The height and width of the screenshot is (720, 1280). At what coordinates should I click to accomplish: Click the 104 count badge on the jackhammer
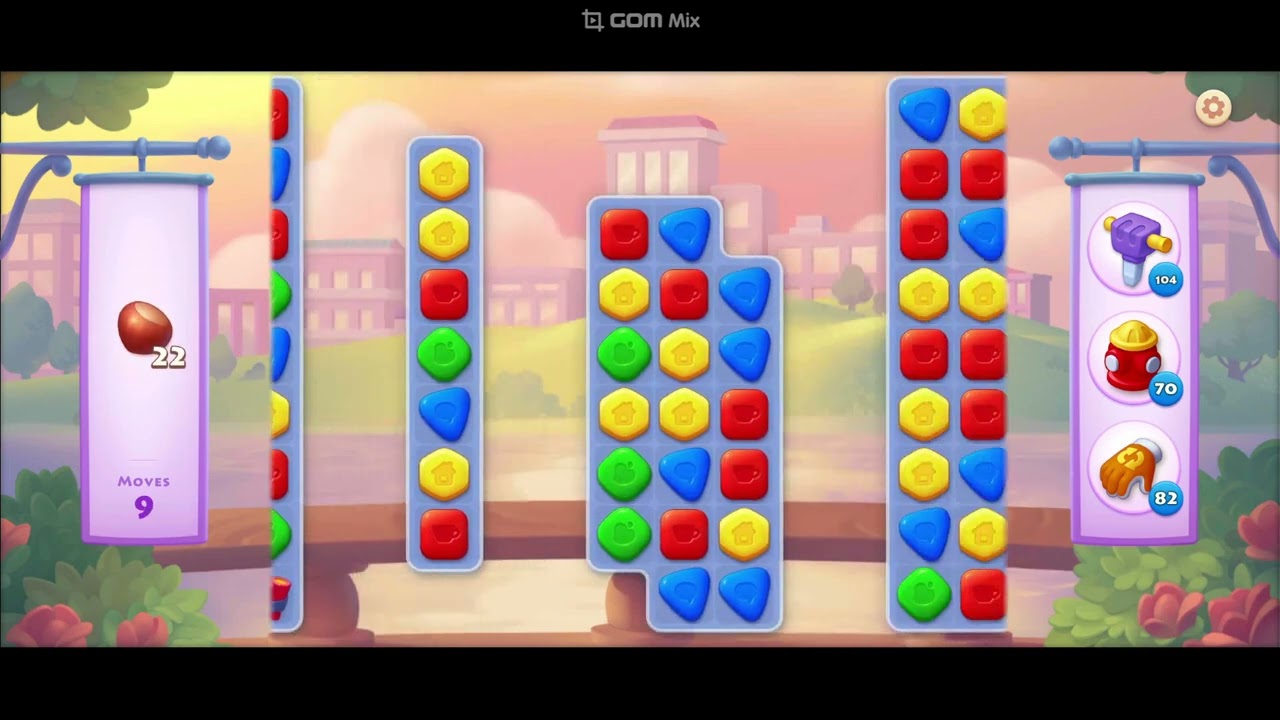tap(1164, 281)
